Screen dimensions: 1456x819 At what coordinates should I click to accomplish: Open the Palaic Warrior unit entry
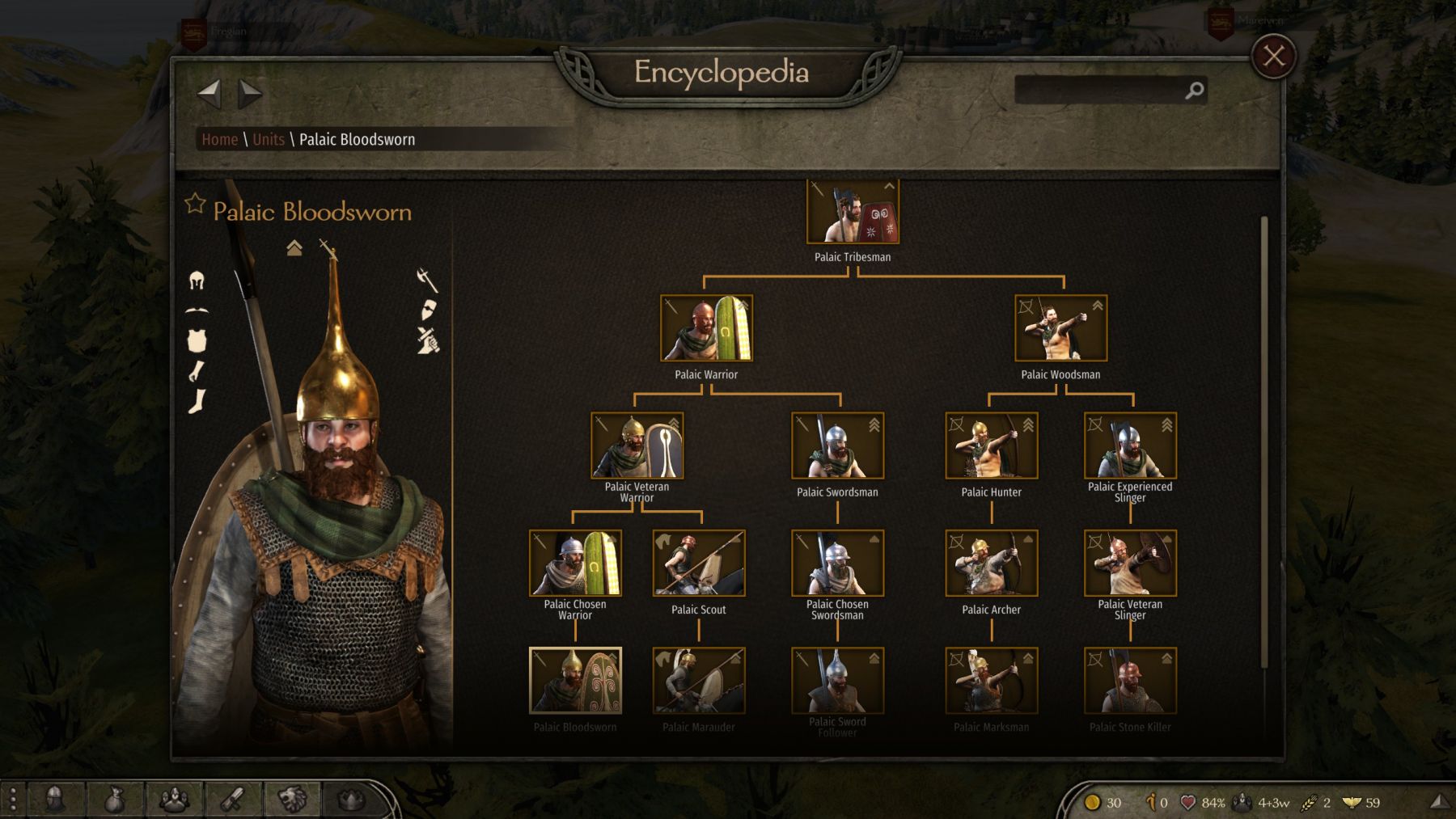click(x=706, y=328)
